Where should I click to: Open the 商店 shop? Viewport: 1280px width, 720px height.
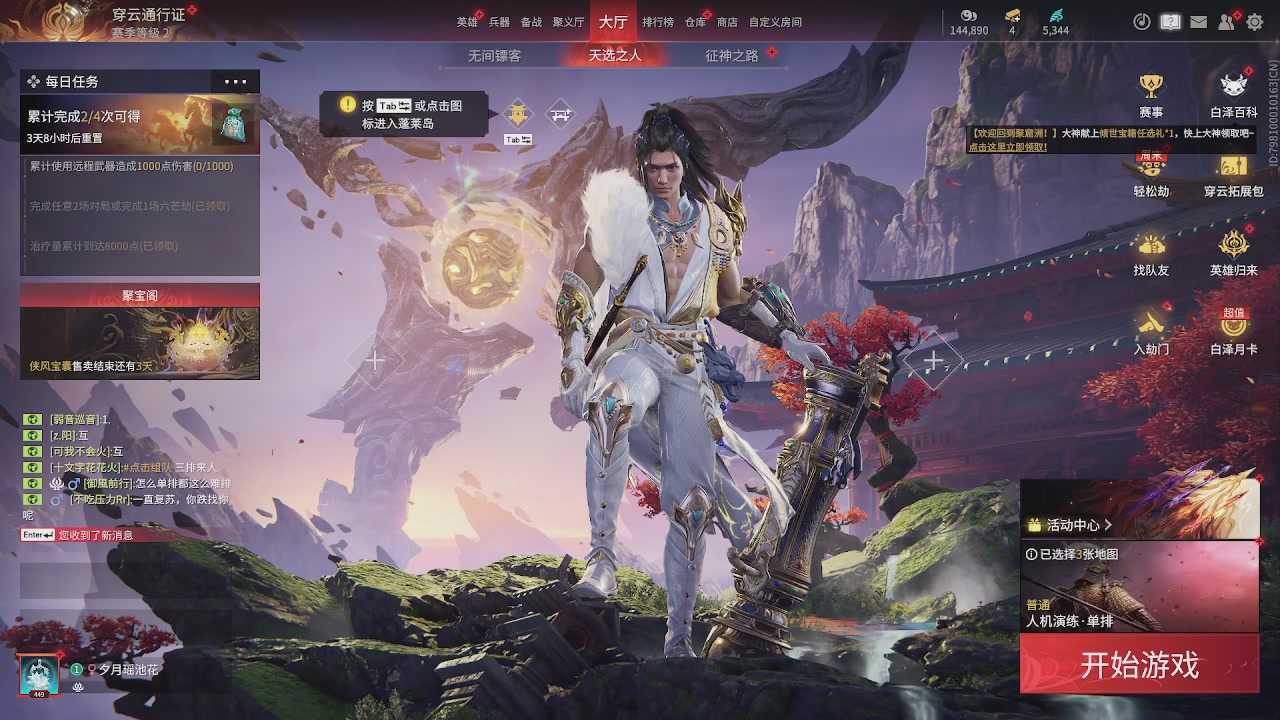727,22
